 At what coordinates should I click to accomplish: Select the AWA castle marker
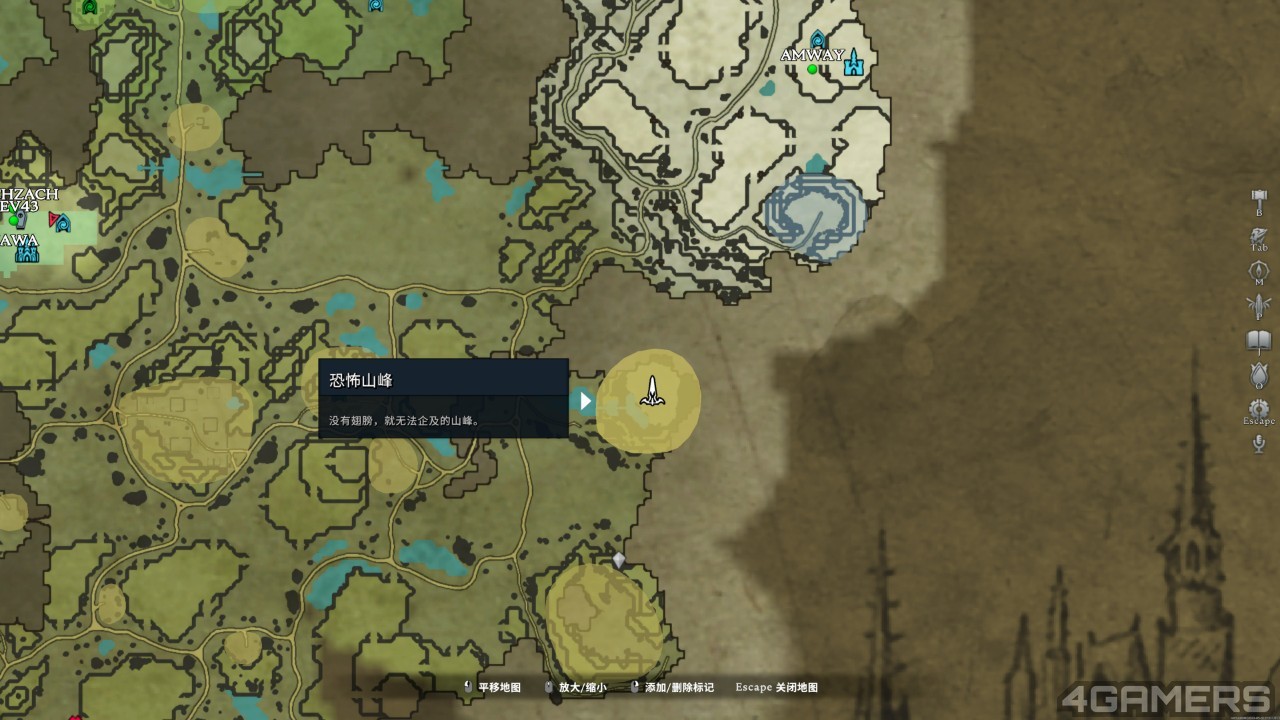[x=27, y=251]
